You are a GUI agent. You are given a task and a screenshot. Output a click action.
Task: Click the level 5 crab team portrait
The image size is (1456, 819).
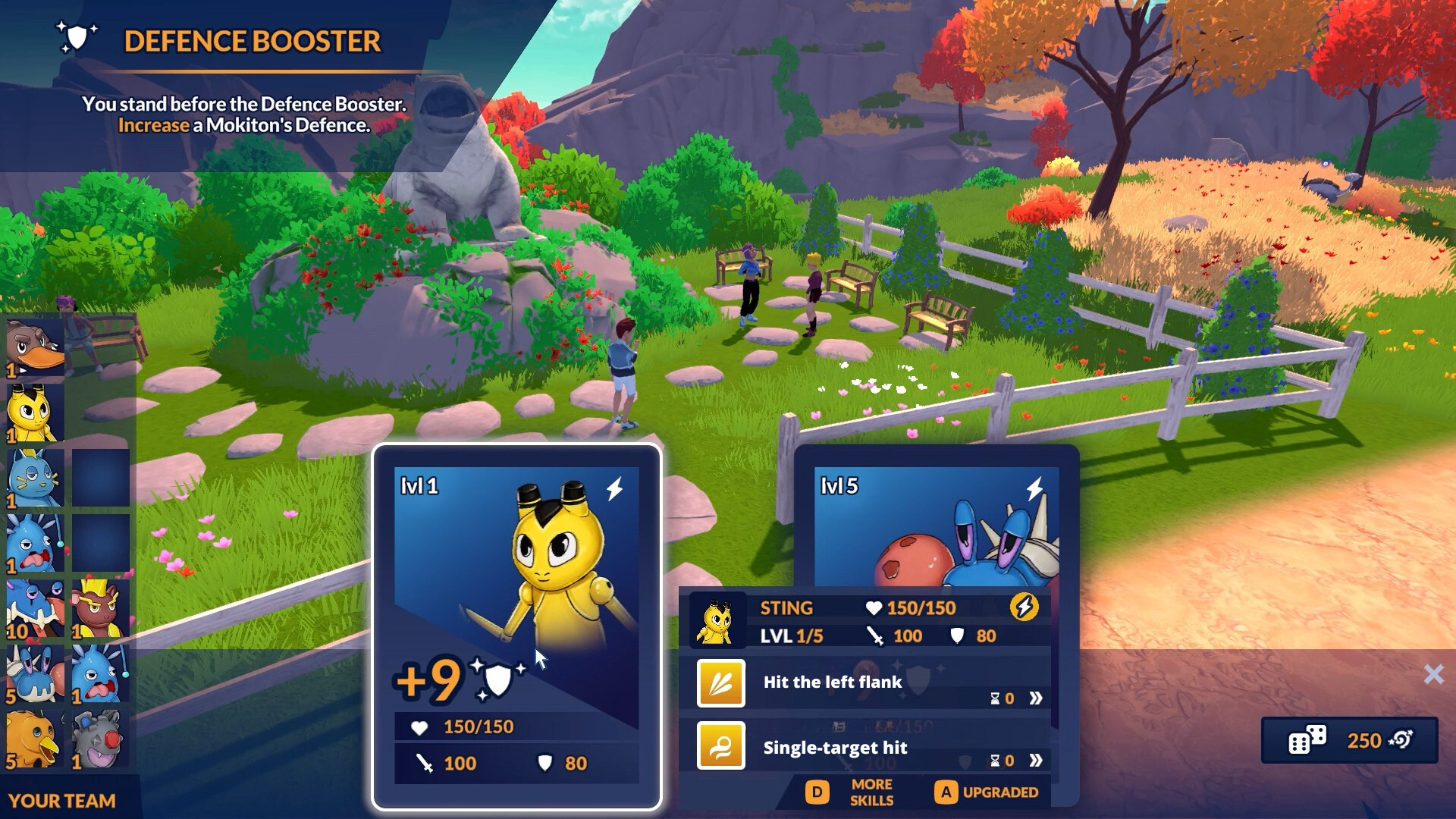click(x=35, y=674)
